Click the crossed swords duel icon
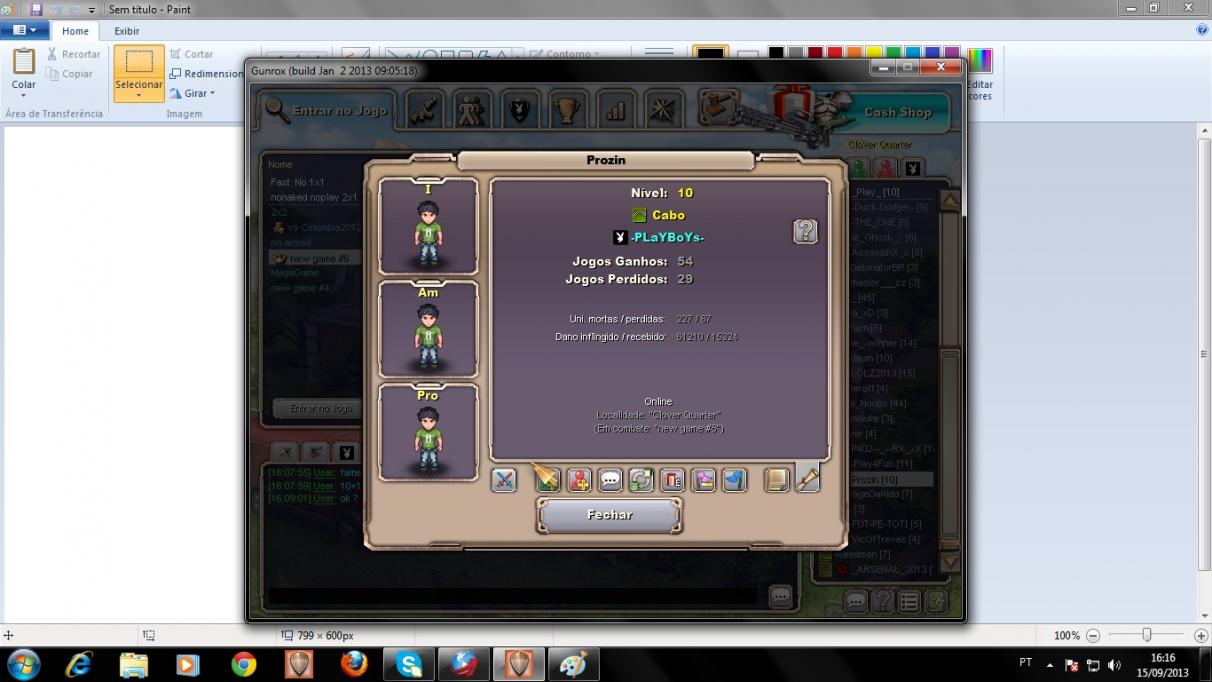The image size is (1212, 682). (x=504, y=480)
